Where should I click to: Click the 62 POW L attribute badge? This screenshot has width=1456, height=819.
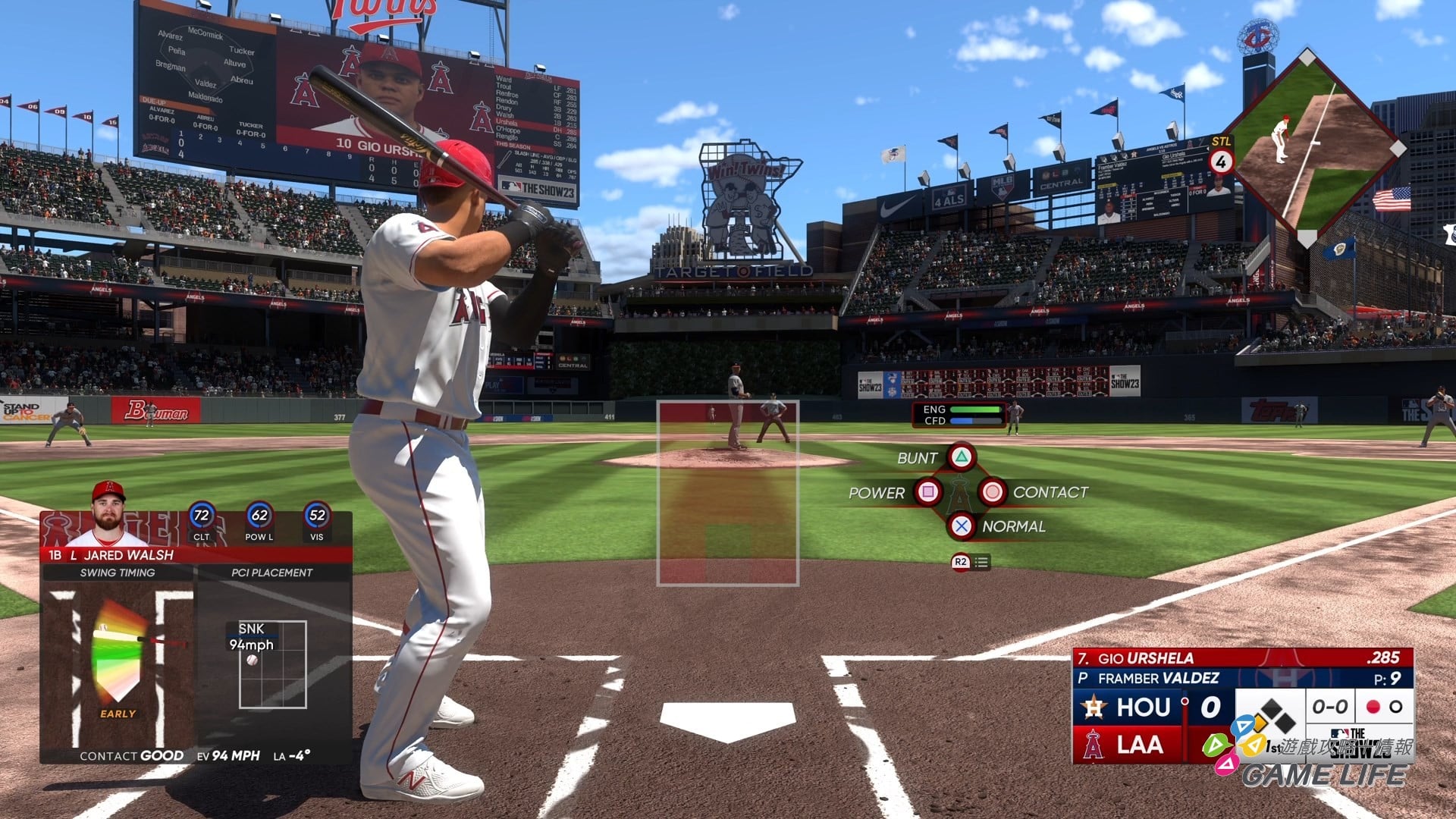[x=259, y=517]
